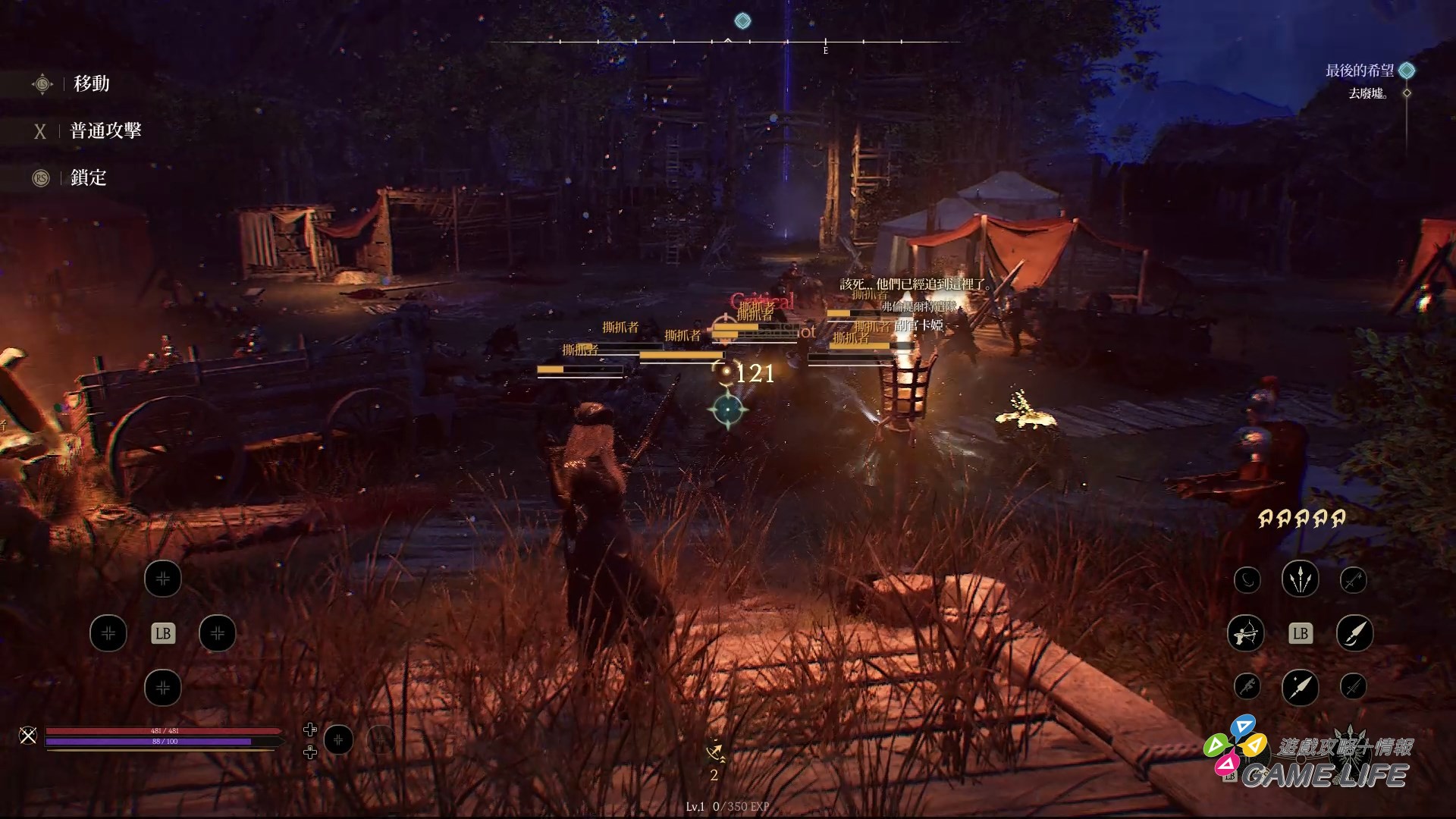This screenshot has height=819, width=1456.
Task: Select the sparkling single arrow skill
Action: [x=1300, y=688]
